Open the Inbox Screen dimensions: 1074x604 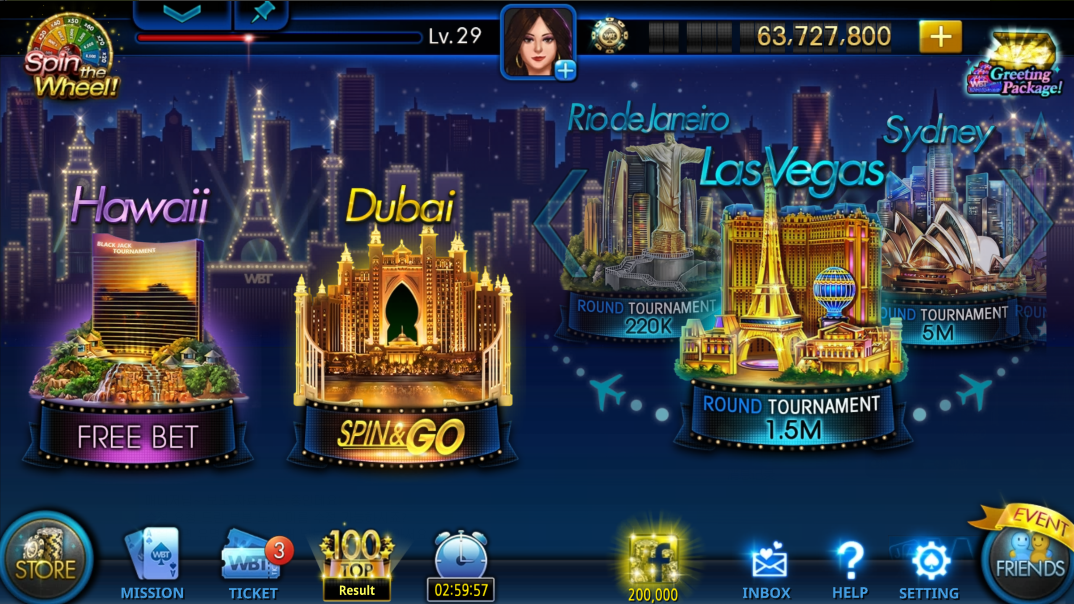(766, 570)
